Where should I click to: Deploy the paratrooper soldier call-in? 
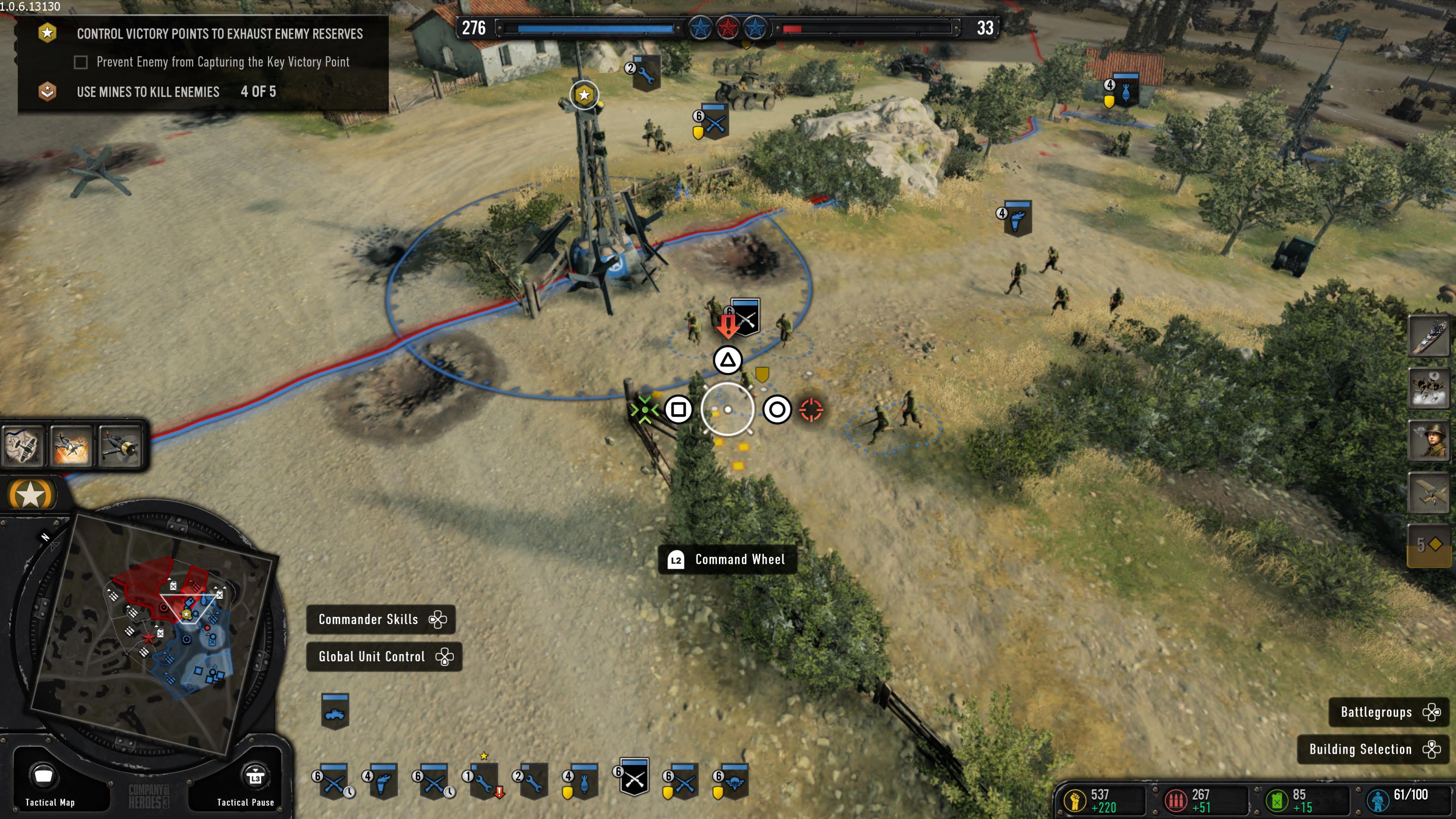coord(1428,440)
